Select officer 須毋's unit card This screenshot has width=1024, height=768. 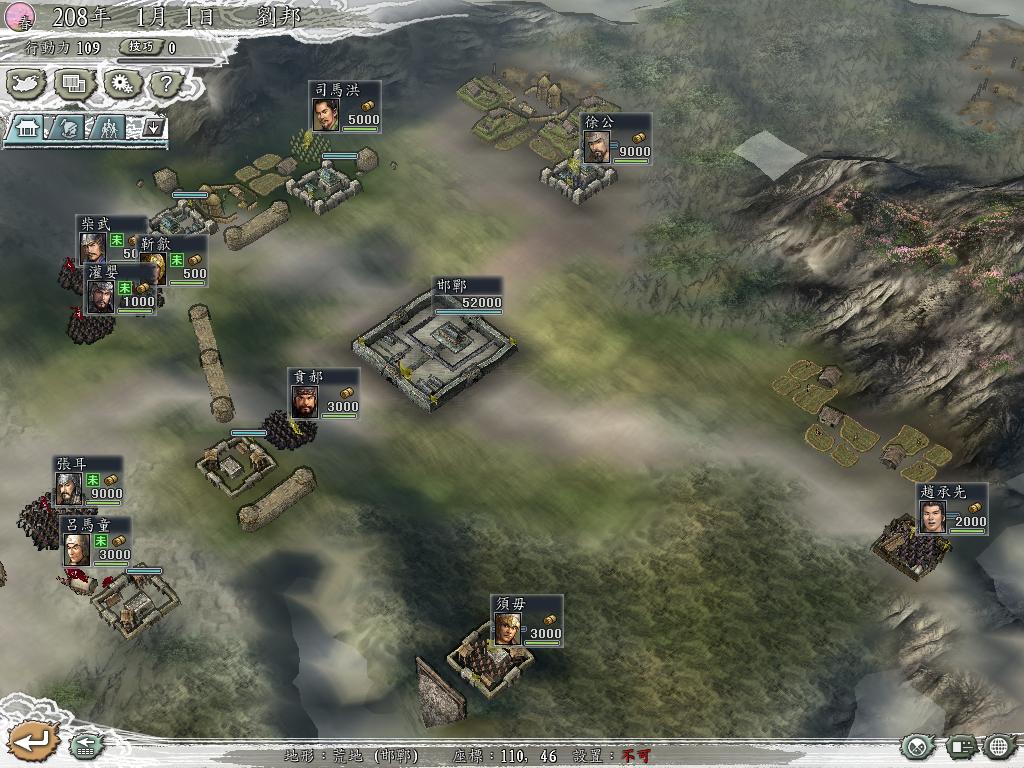coord(526,621)
